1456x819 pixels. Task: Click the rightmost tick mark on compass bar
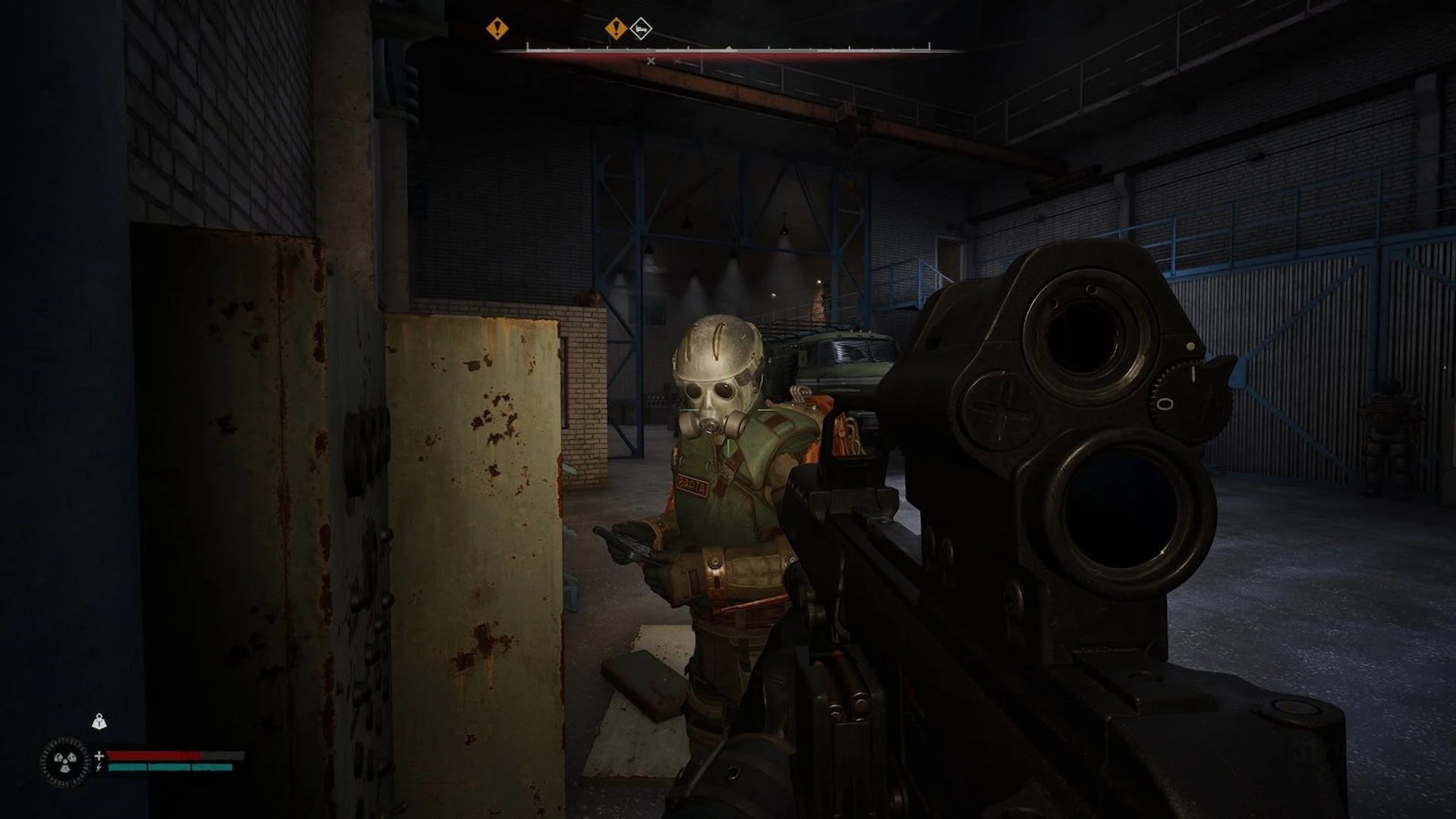929,45
